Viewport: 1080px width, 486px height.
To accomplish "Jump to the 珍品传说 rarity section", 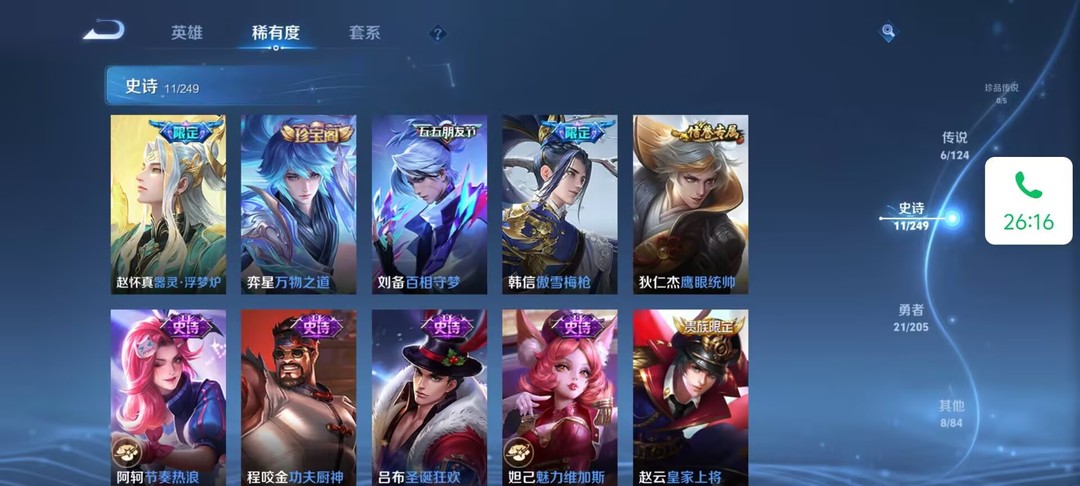I will pyautogui.click(x=1001, y=93).
